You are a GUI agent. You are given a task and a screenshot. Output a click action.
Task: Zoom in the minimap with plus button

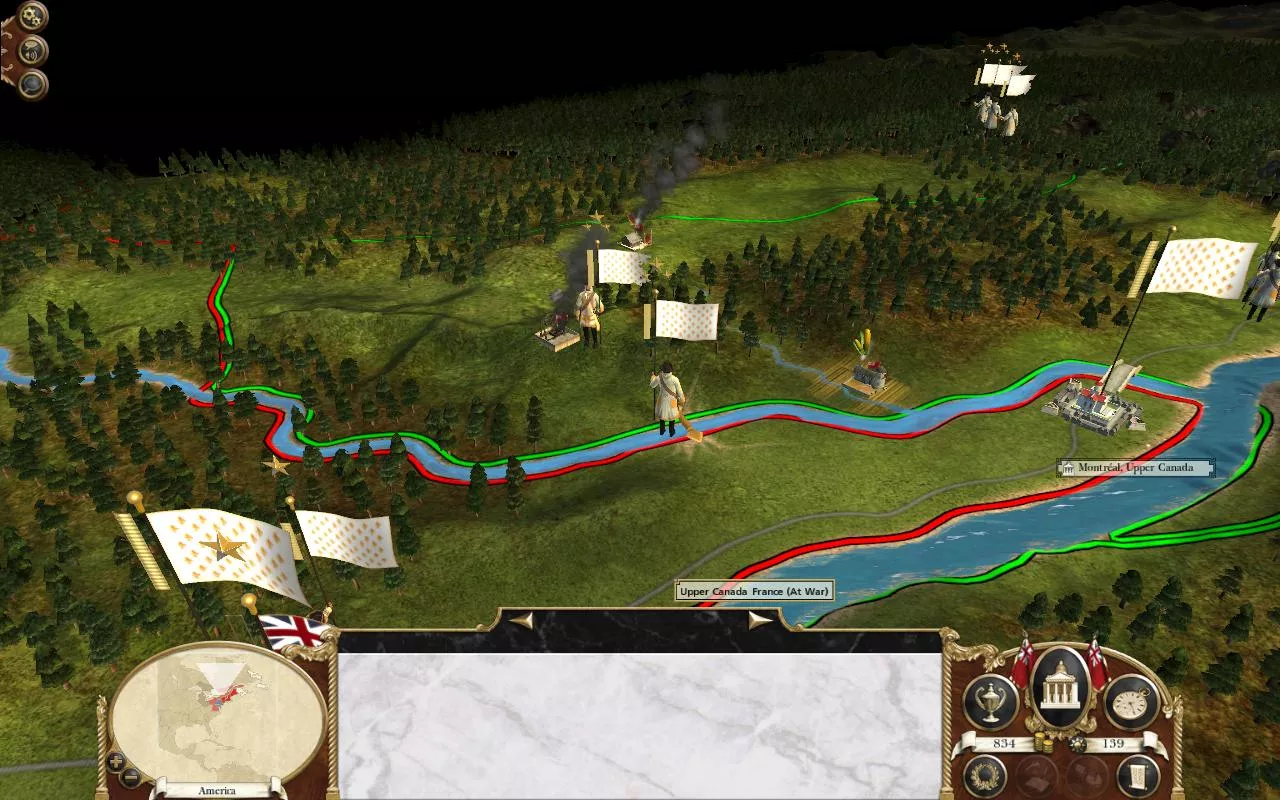(x=116, y=761)
